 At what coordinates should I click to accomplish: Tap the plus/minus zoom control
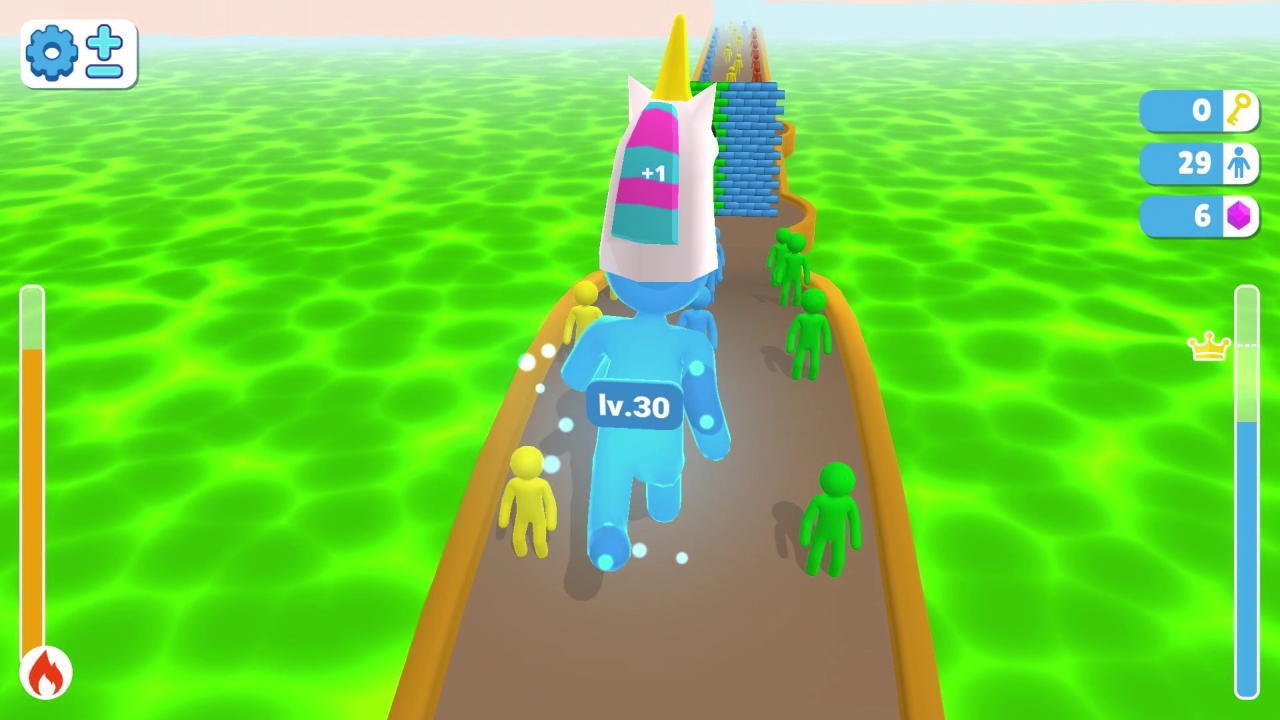pos(105,53)
